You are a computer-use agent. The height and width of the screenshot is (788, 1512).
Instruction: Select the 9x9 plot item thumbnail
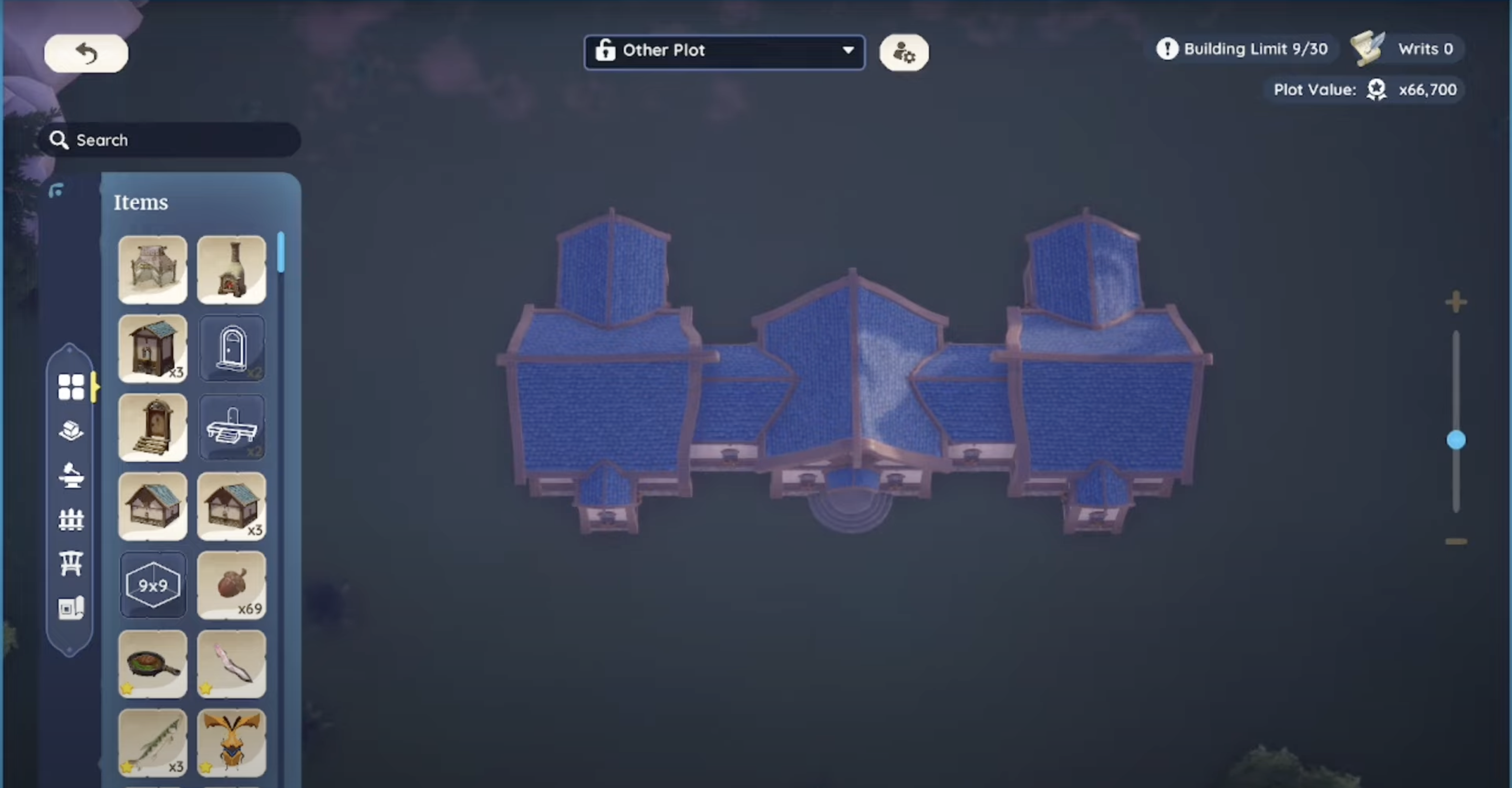click(x=152, y=585)
